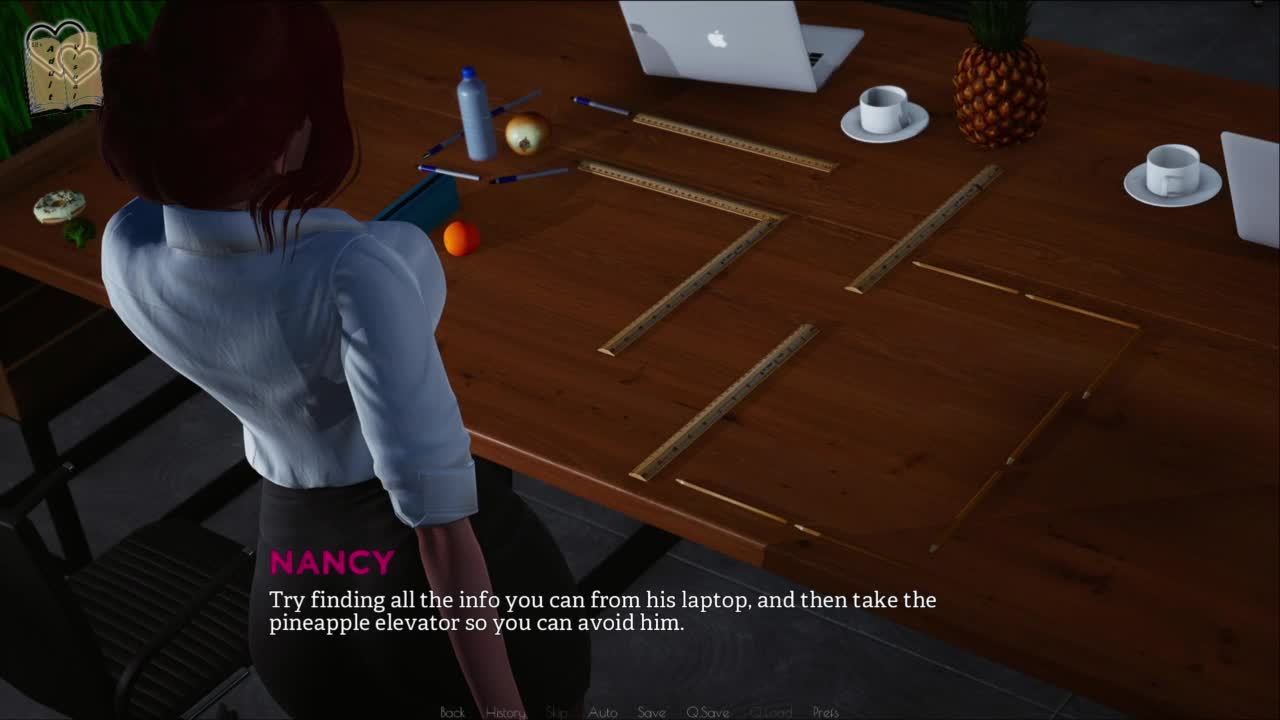Go back one line with Back

[x=452, y=712]
